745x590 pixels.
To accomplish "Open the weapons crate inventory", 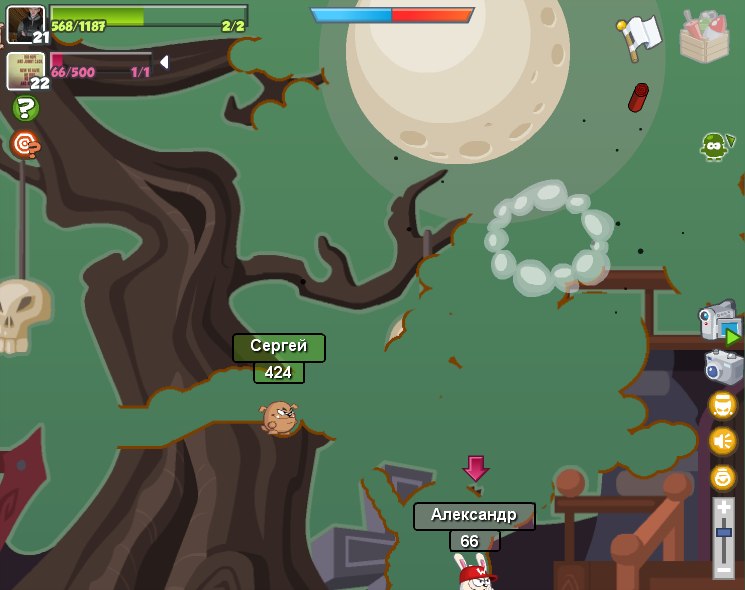I will tap(704, 38).
